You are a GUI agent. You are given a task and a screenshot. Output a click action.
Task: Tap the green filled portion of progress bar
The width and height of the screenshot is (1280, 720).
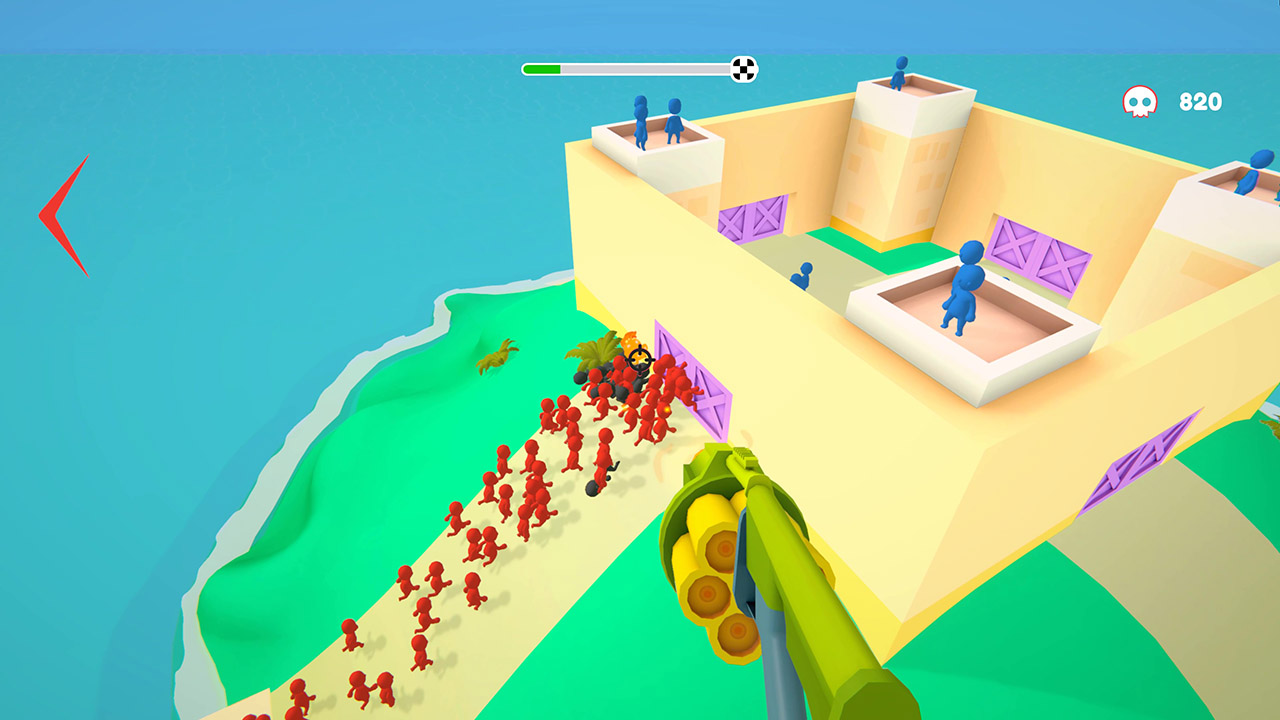coord(540,68)
